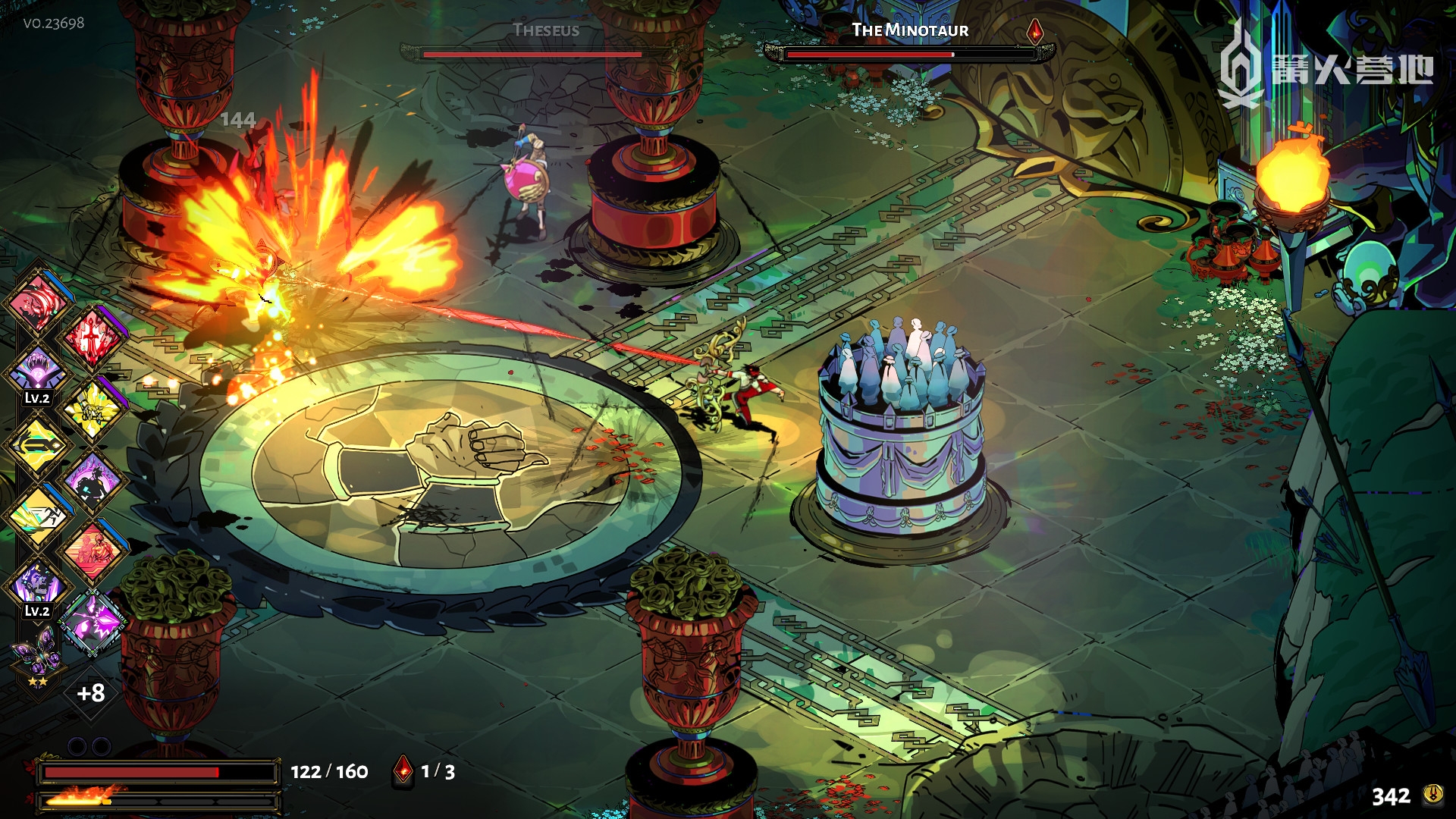
Task: Select the purple glowing hands Lv.2 boon
Action: click(37, 371)
